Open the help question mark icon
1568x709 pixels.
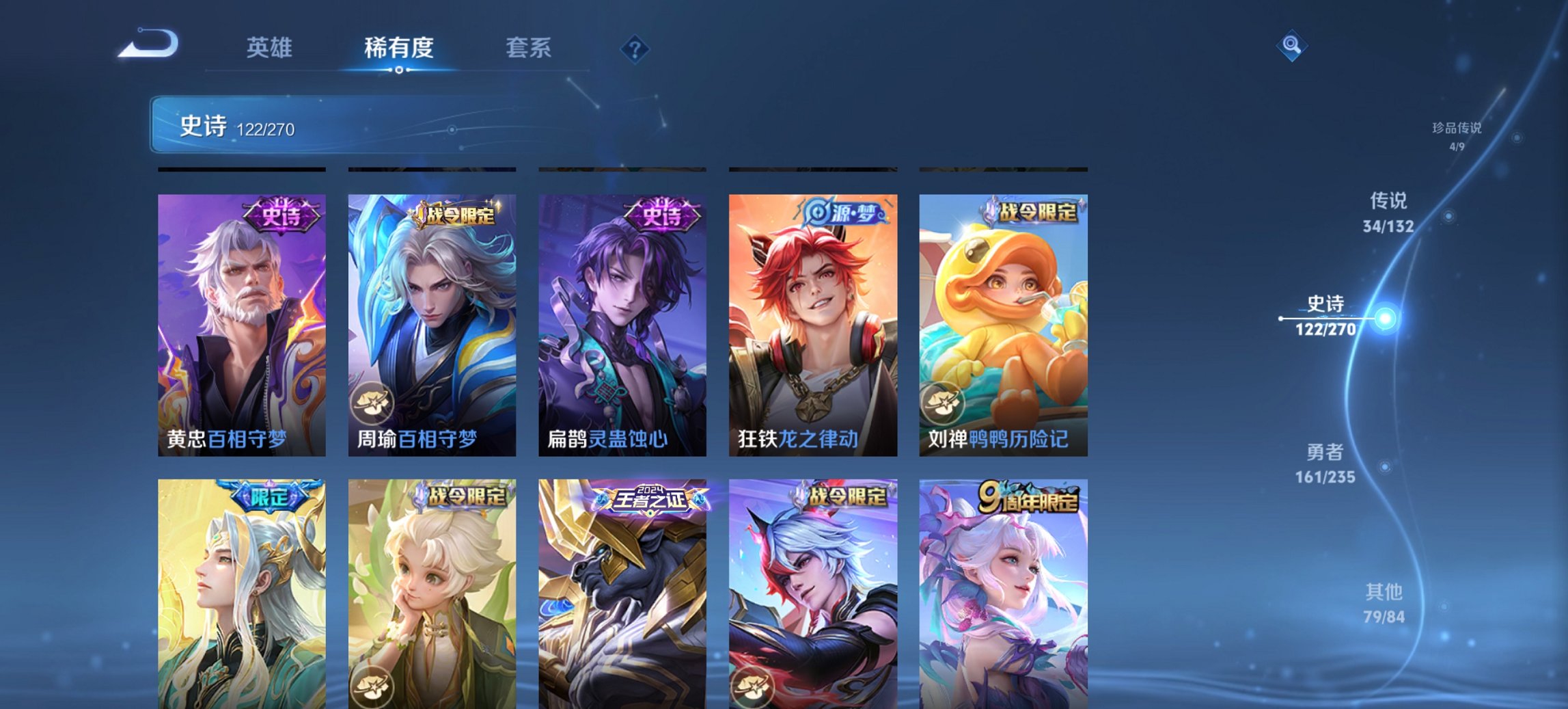pos(634,48)
